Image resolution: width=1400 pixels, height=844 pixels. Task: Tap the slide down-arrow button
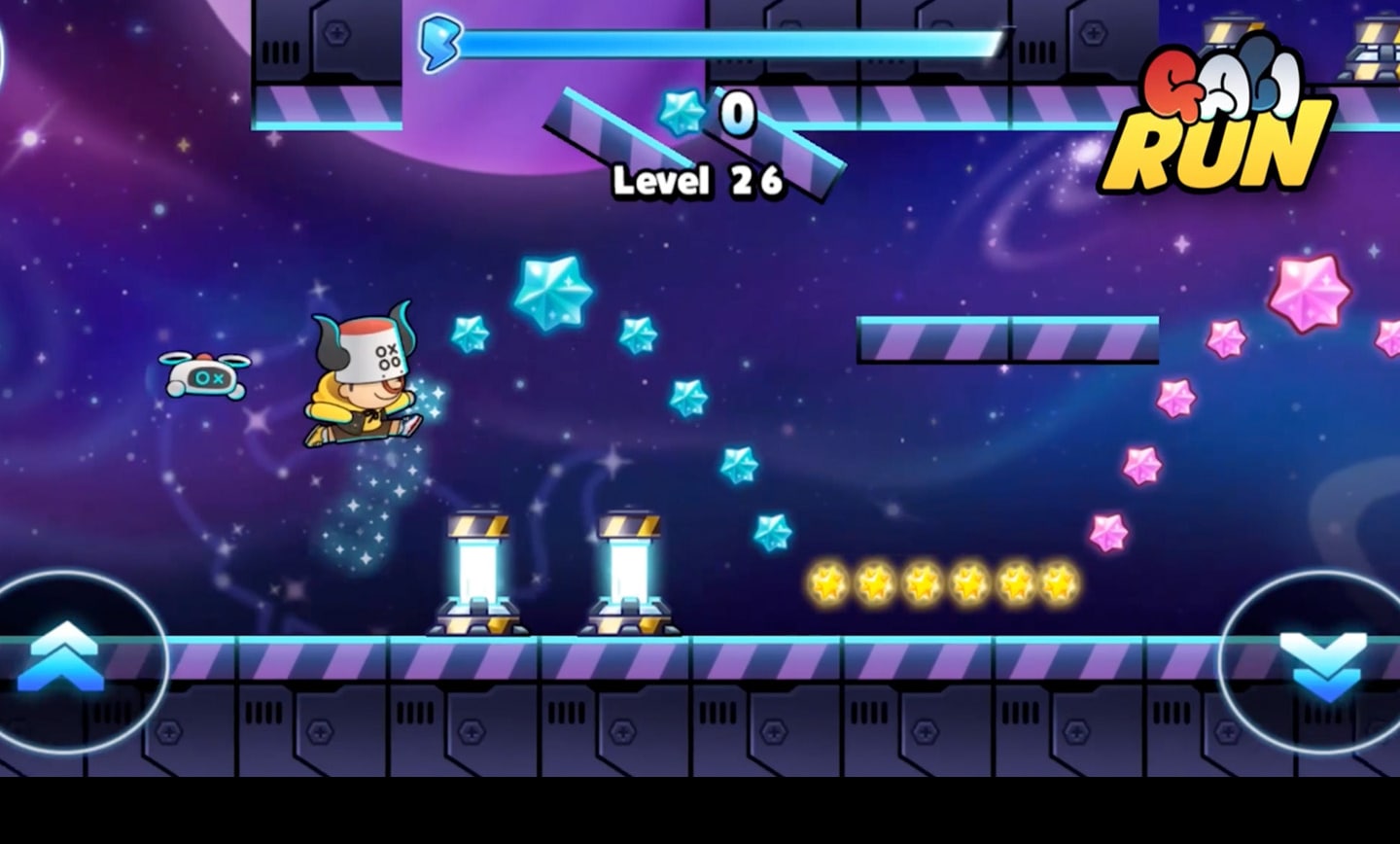tap(1324, 663)
